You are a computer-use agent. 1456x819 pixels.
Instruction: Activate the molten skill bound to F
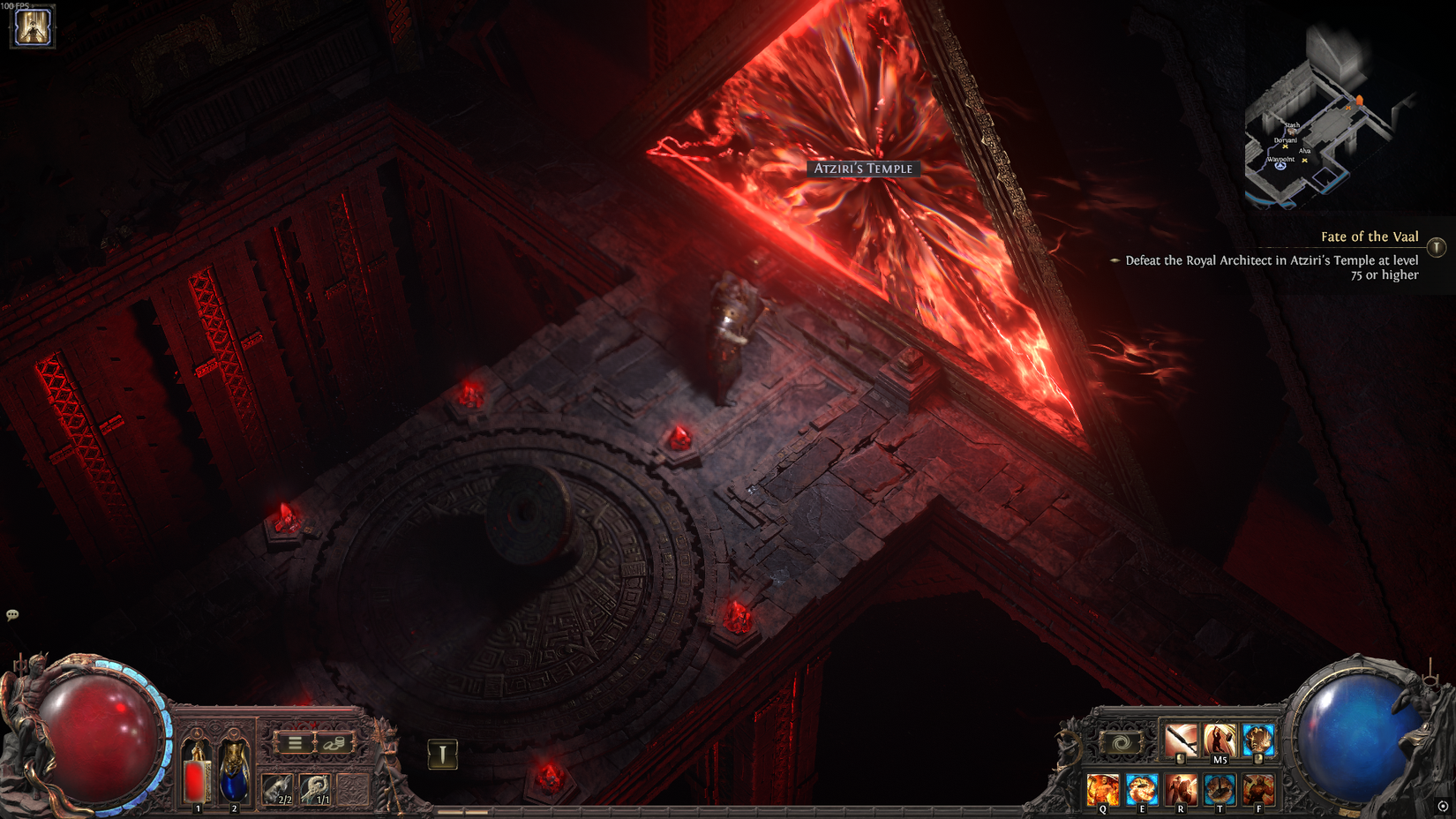(x=1259, y=789)
